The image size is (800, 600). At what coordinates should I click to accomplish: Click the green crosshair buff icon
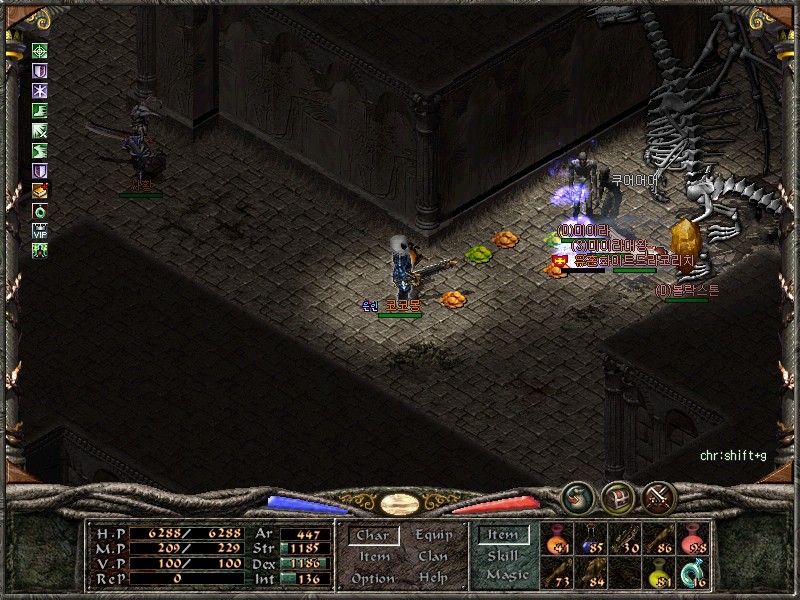click(40, 52)
